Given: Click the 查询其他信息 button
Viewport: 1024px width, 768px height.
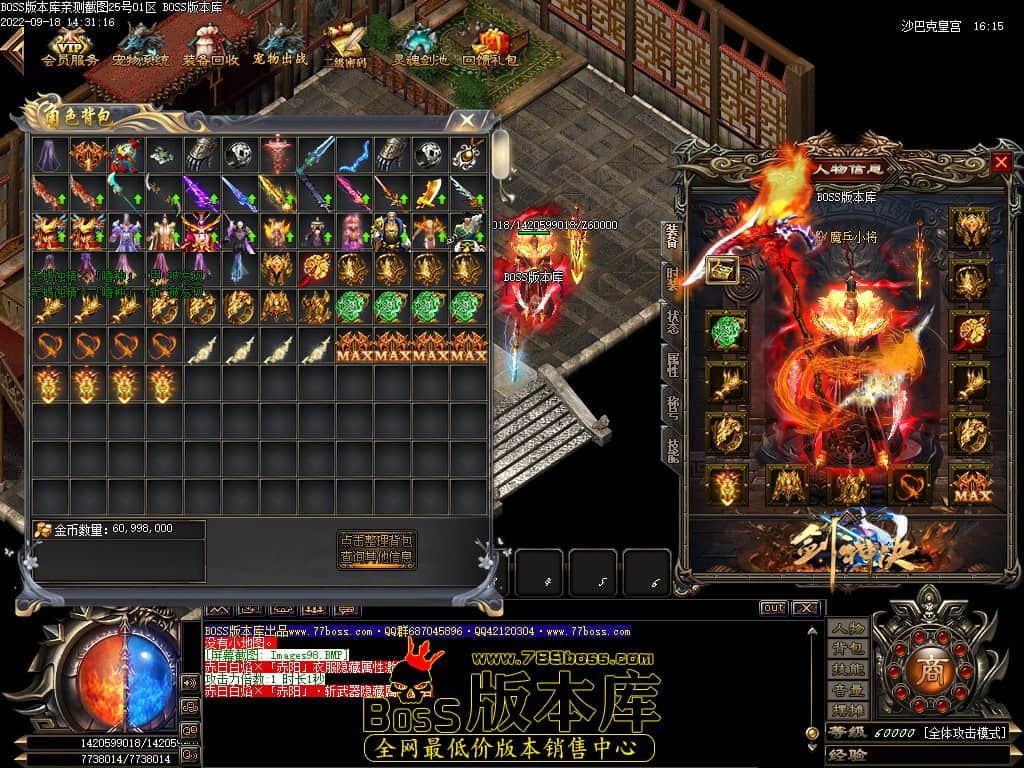Looking at the screenshot, I should (x=376, y=557).
